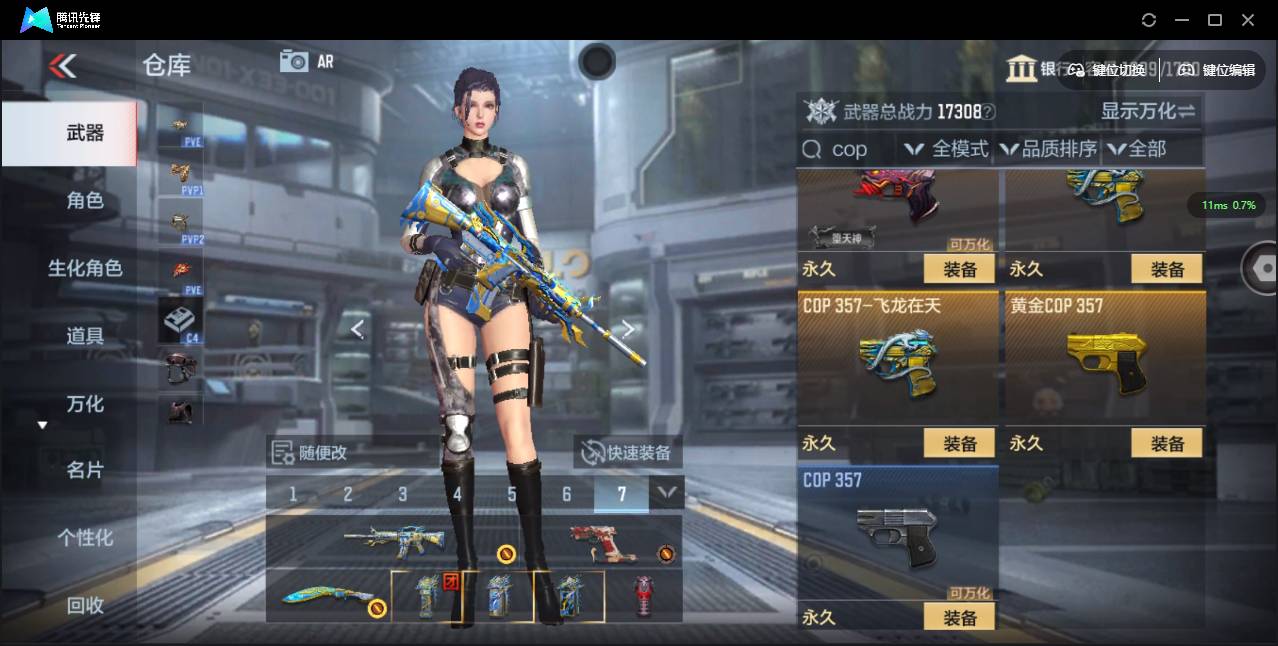Activate 快速装备 quick equip
This screenshot has height=646, width=1278.
click(x=627, y=452)
